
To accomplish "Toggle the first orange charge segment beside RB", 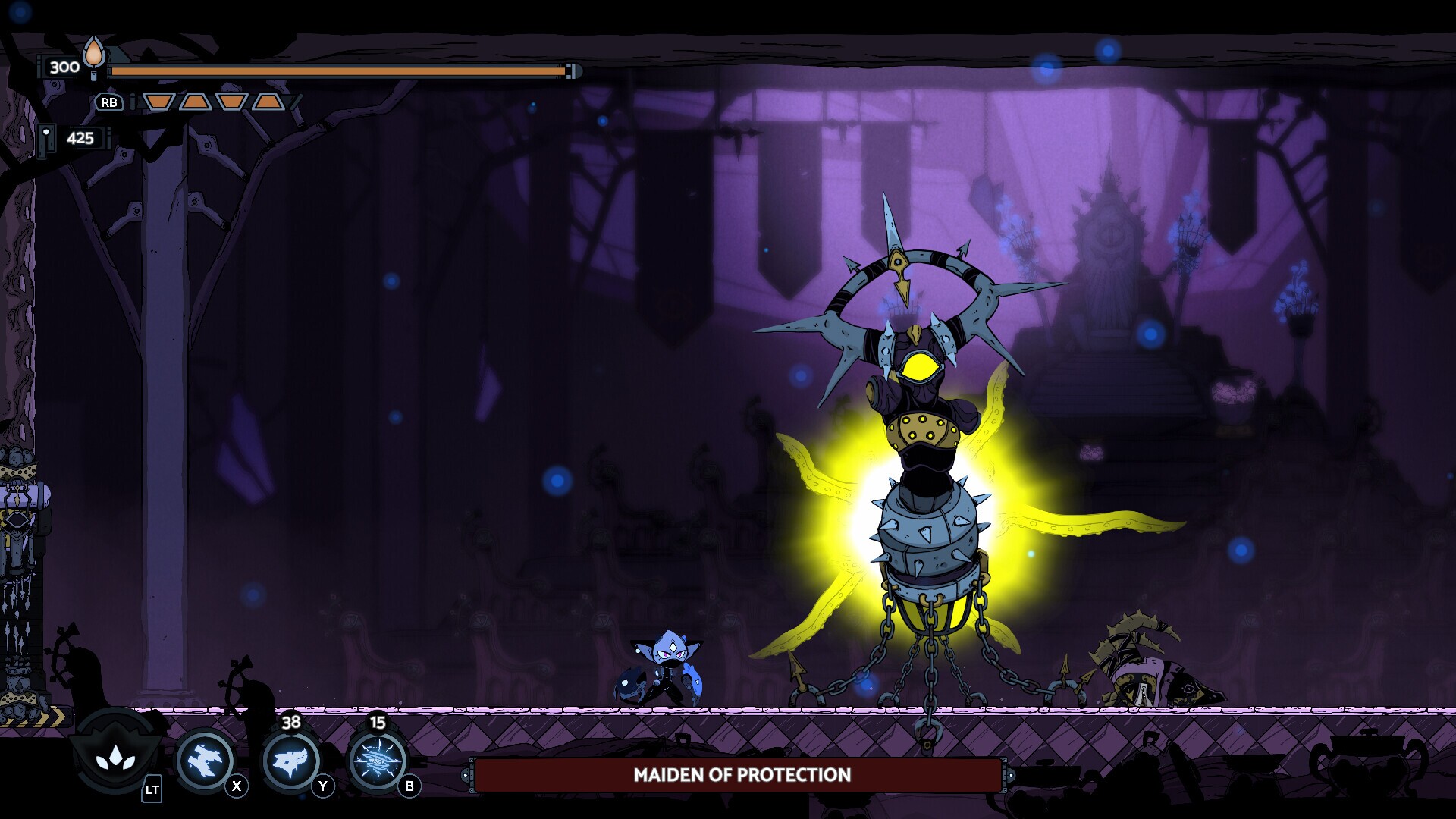I will 160,102.
